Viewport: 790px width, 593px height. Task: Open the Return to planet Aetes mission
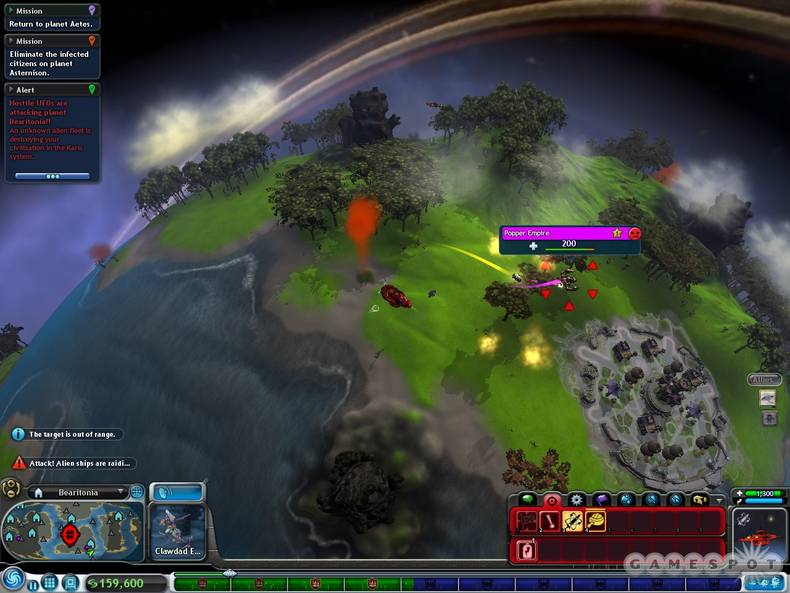point(52,17)
